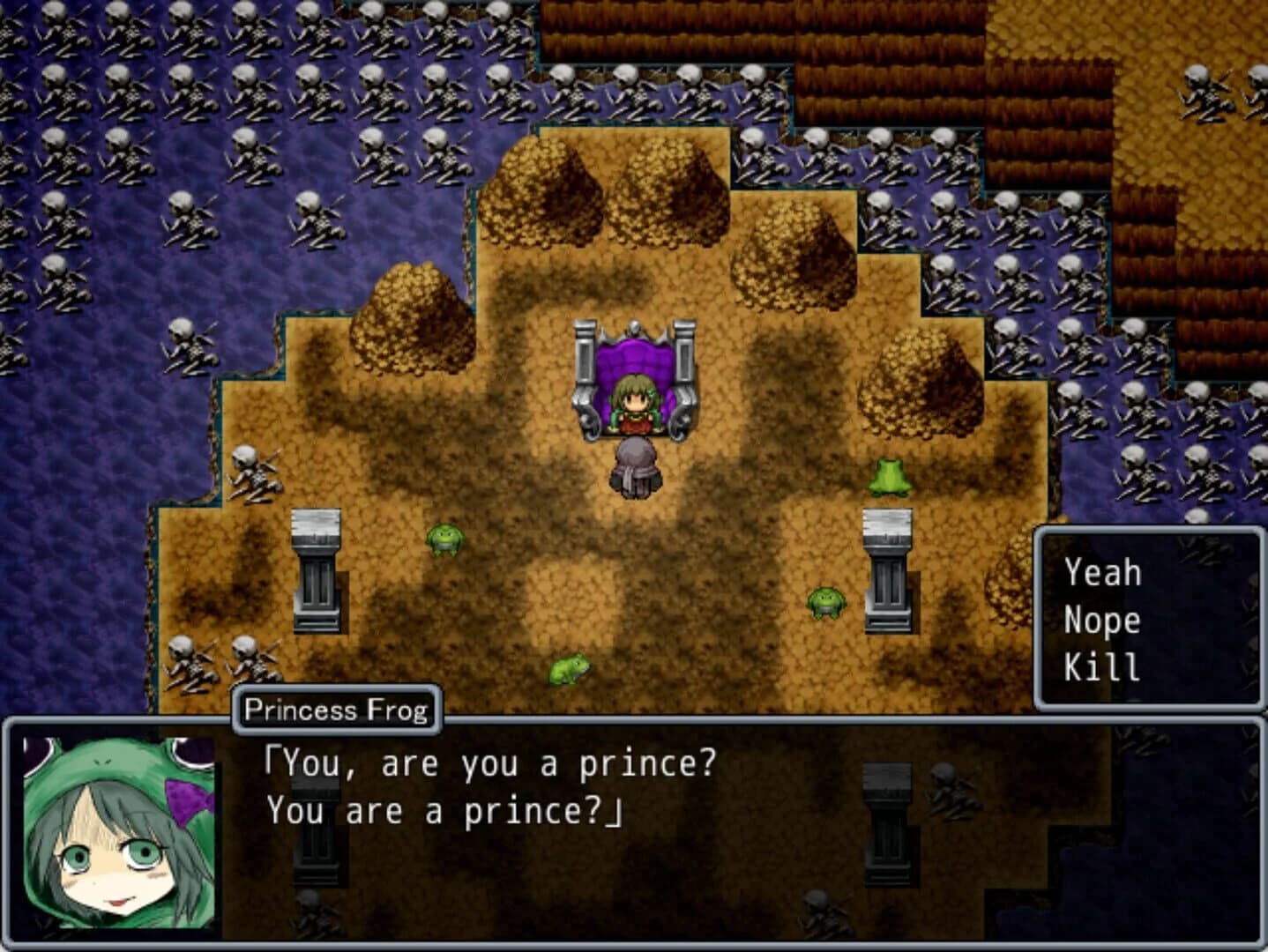Select the Nope choice option
1268x952 pixels.
coord(1102,620)
